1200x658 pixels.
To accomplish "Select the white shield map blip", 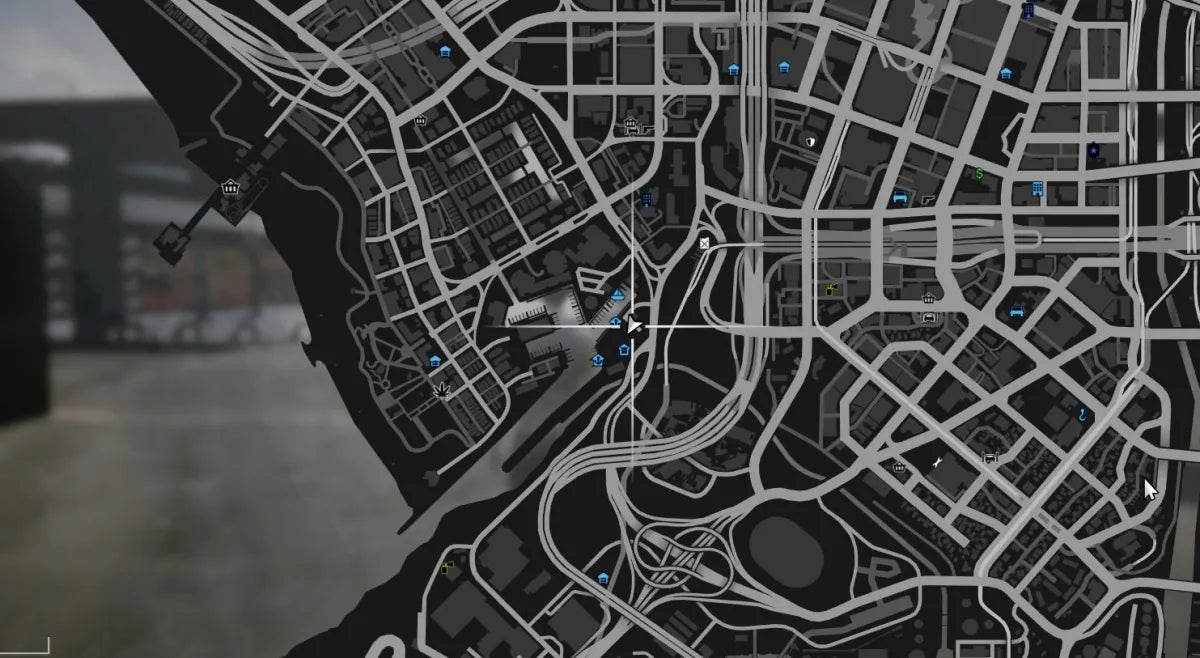I will coord(809,142).
